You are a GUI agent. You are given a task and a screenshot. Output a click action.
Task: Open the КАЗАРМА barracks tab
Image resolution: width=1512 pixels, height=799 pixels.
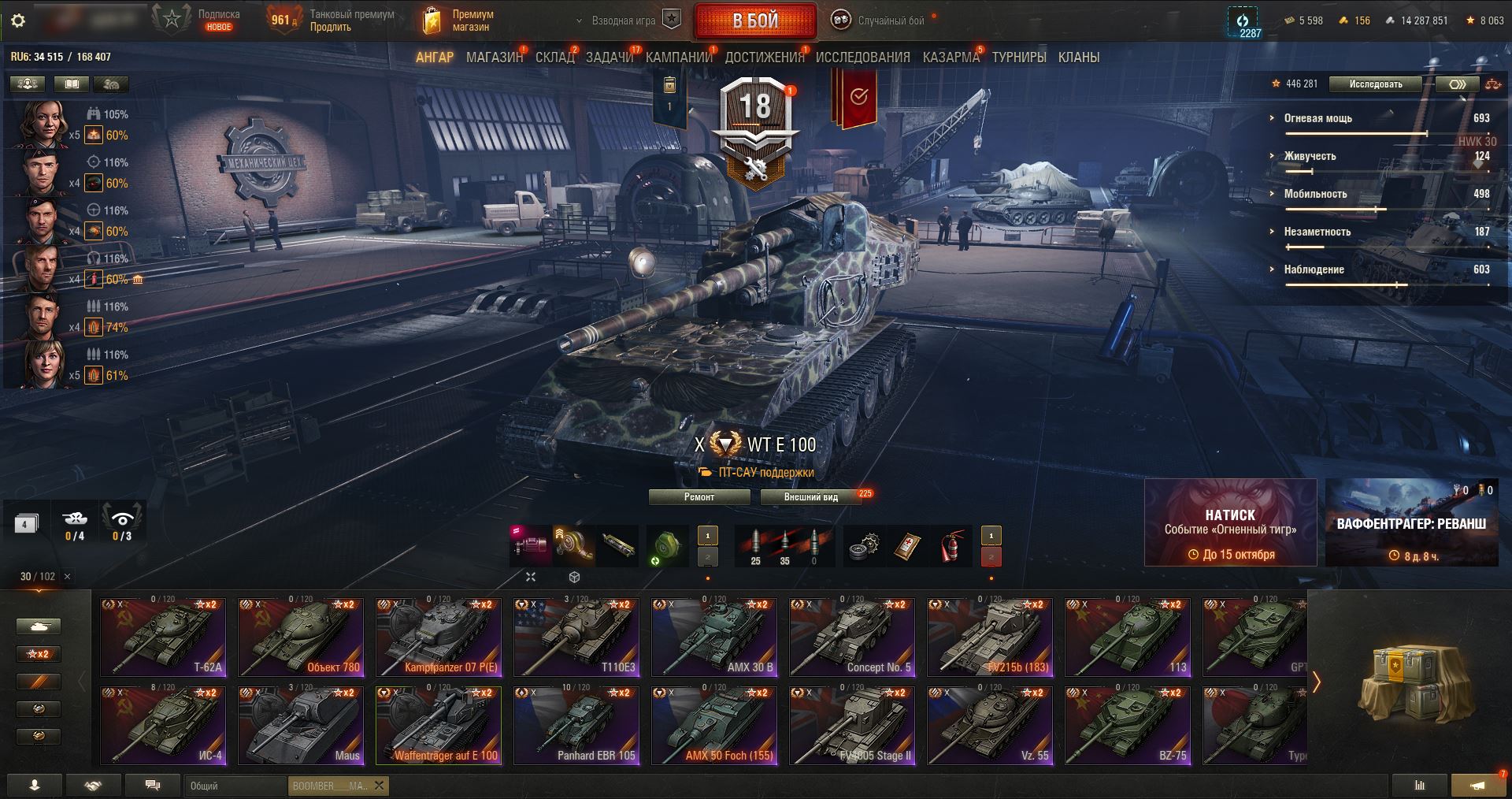tap(951, 58)
